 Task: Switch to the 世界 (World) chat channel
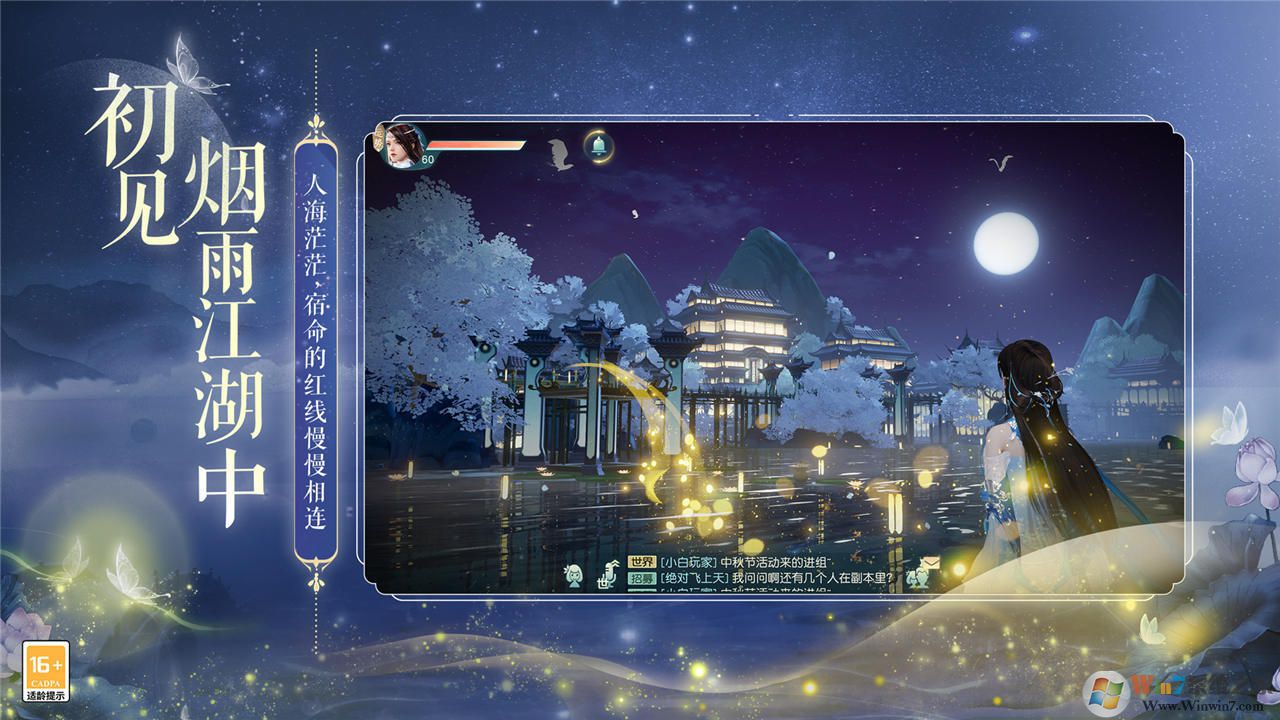[642, 560]
